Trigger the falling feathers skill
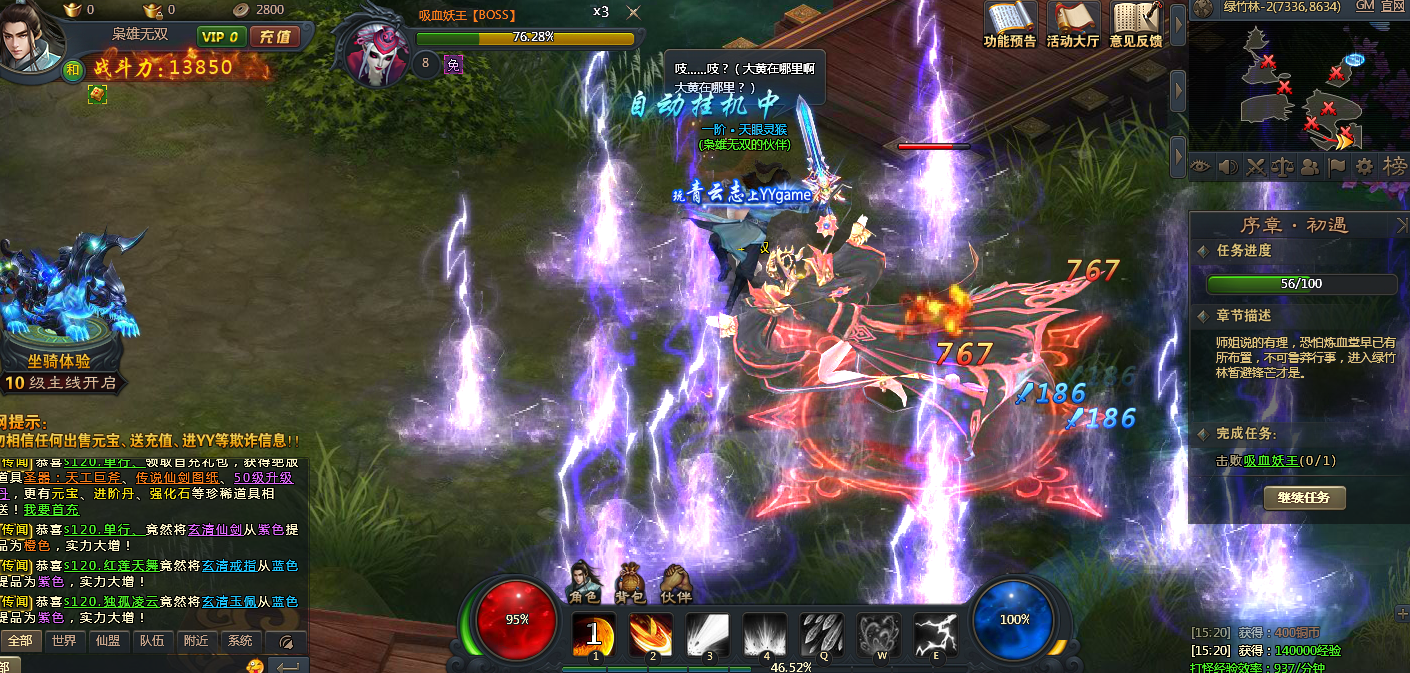Image resolution: width=1410 pixels, height=673 pixels. pos(822,636)
